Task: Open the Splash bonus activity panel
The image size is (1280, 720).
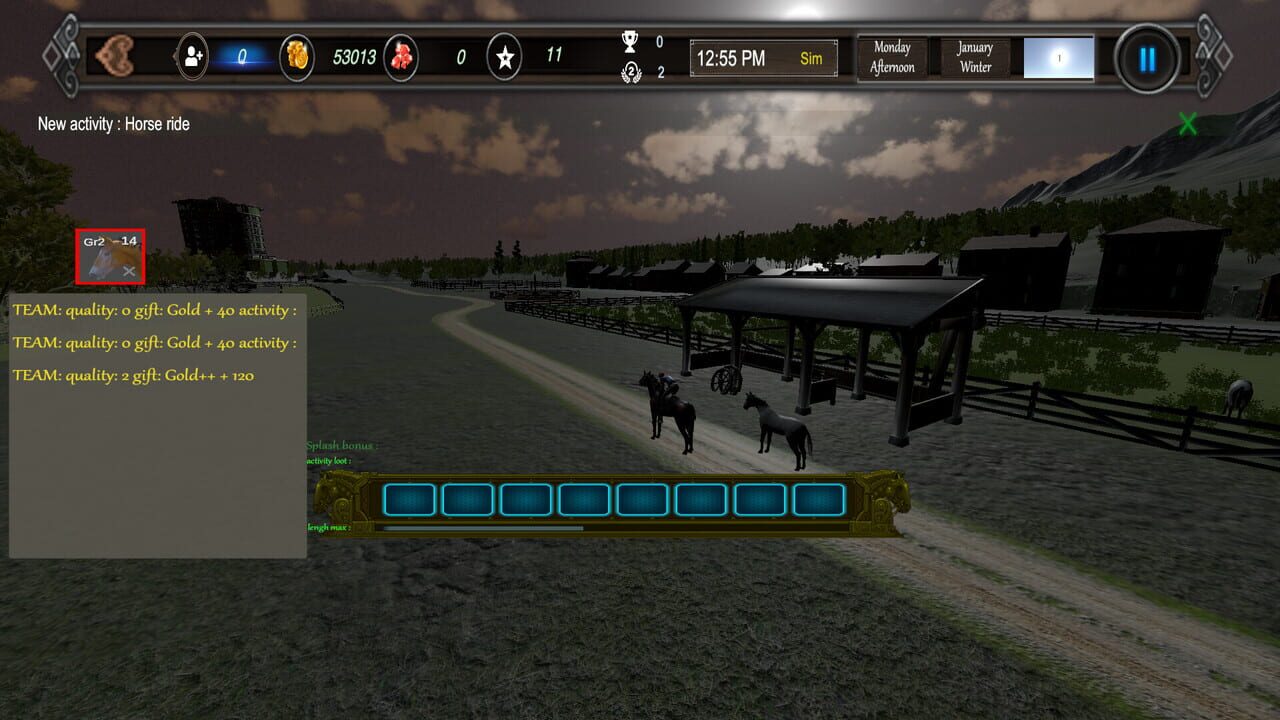Action: tap(342, 444)
